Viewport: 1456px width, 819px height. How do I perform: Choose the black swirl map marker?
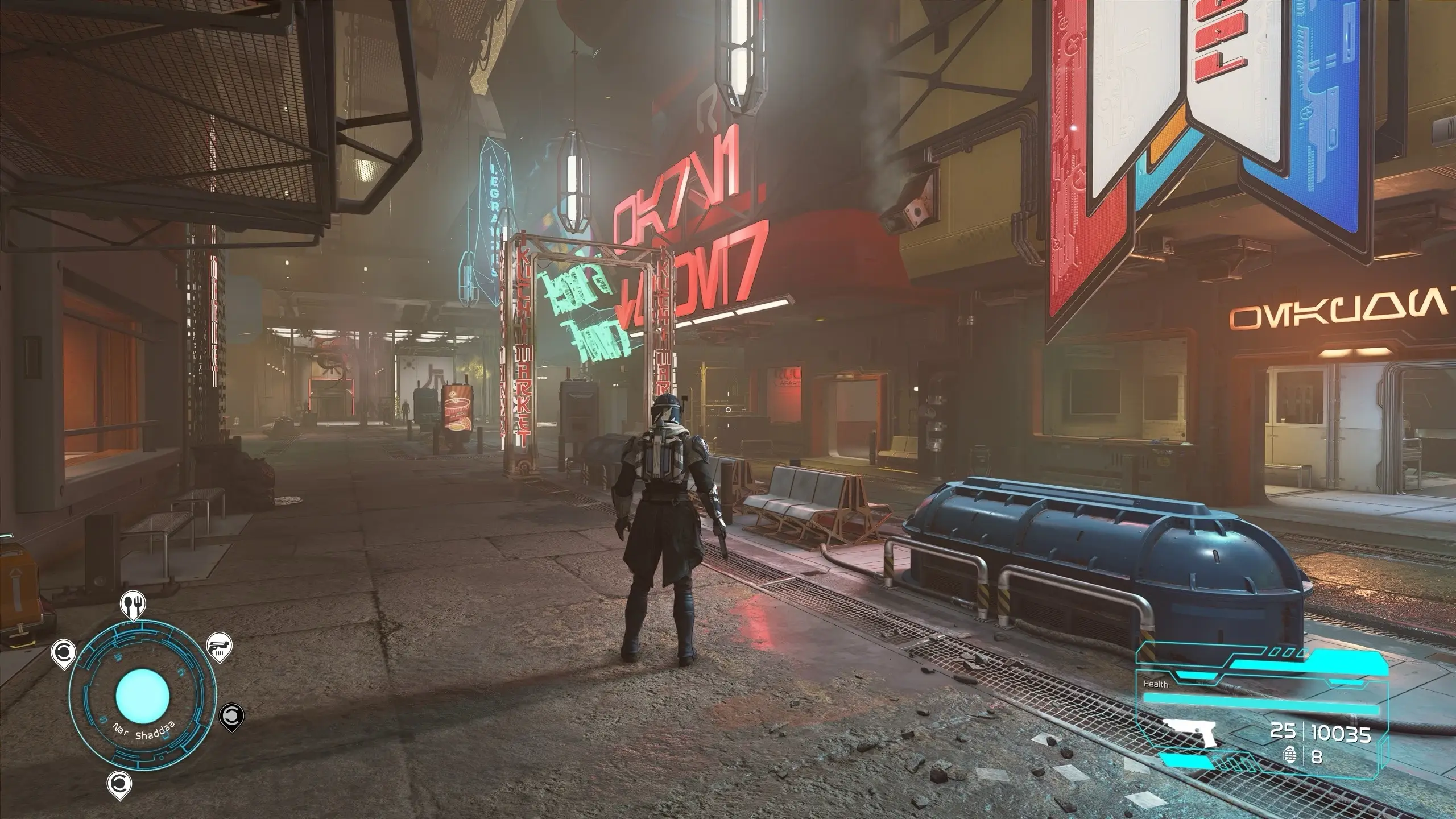coord(231,715)
